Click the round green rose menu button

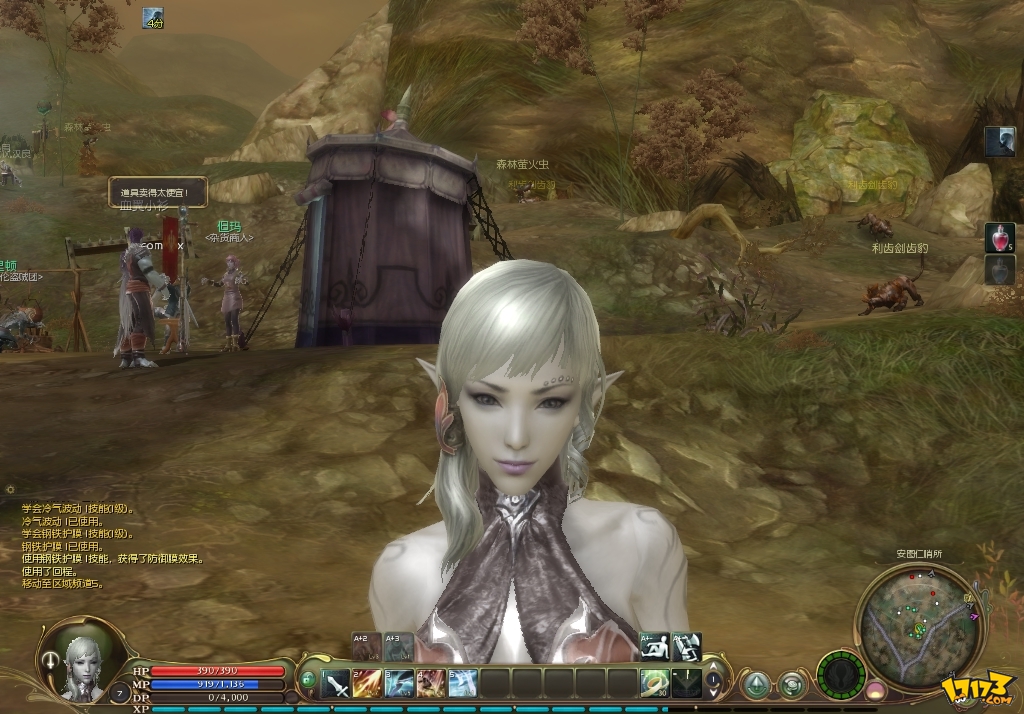pos(793,685)
